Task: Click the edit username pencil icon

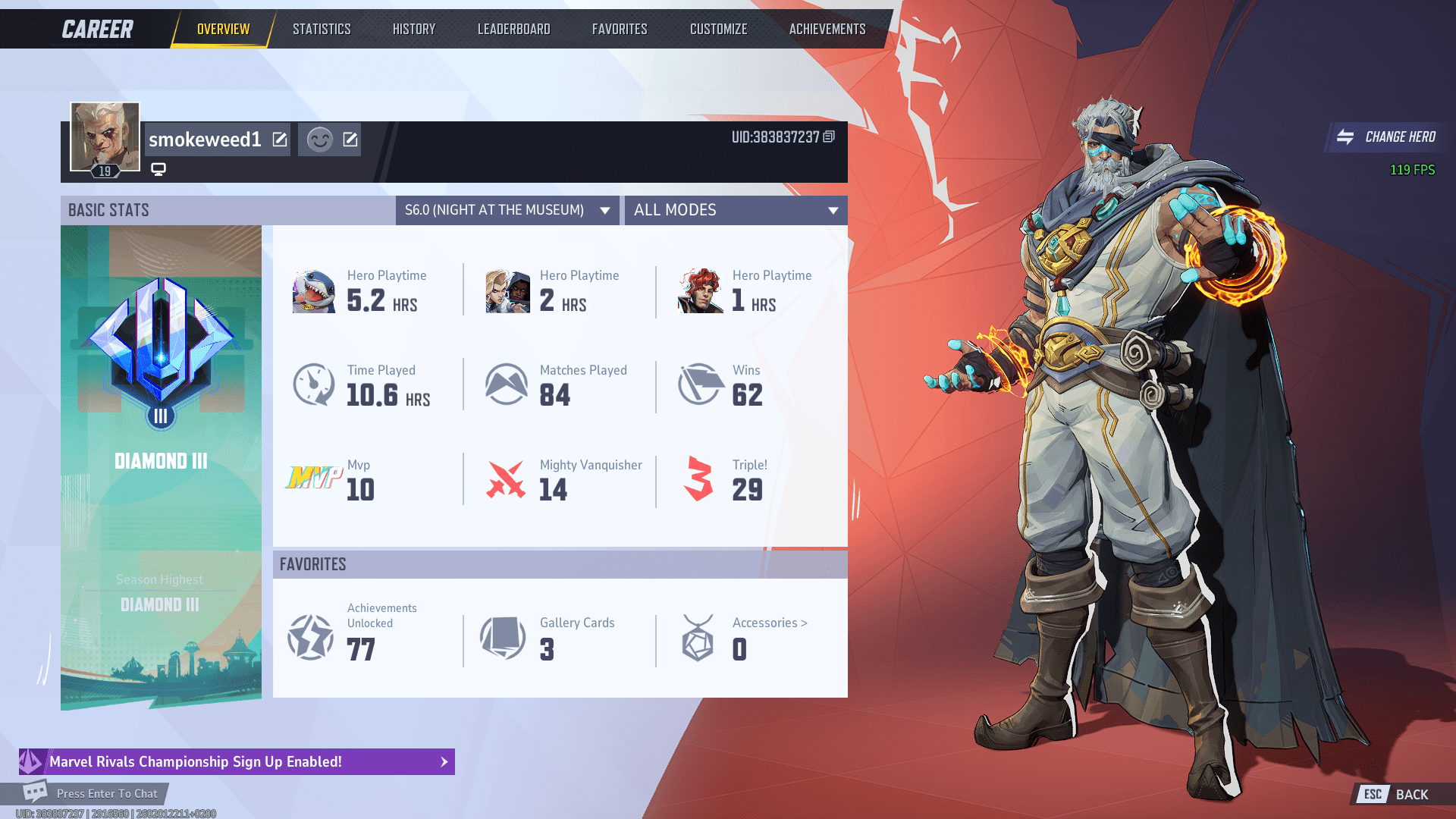Action: coord(280,139)
